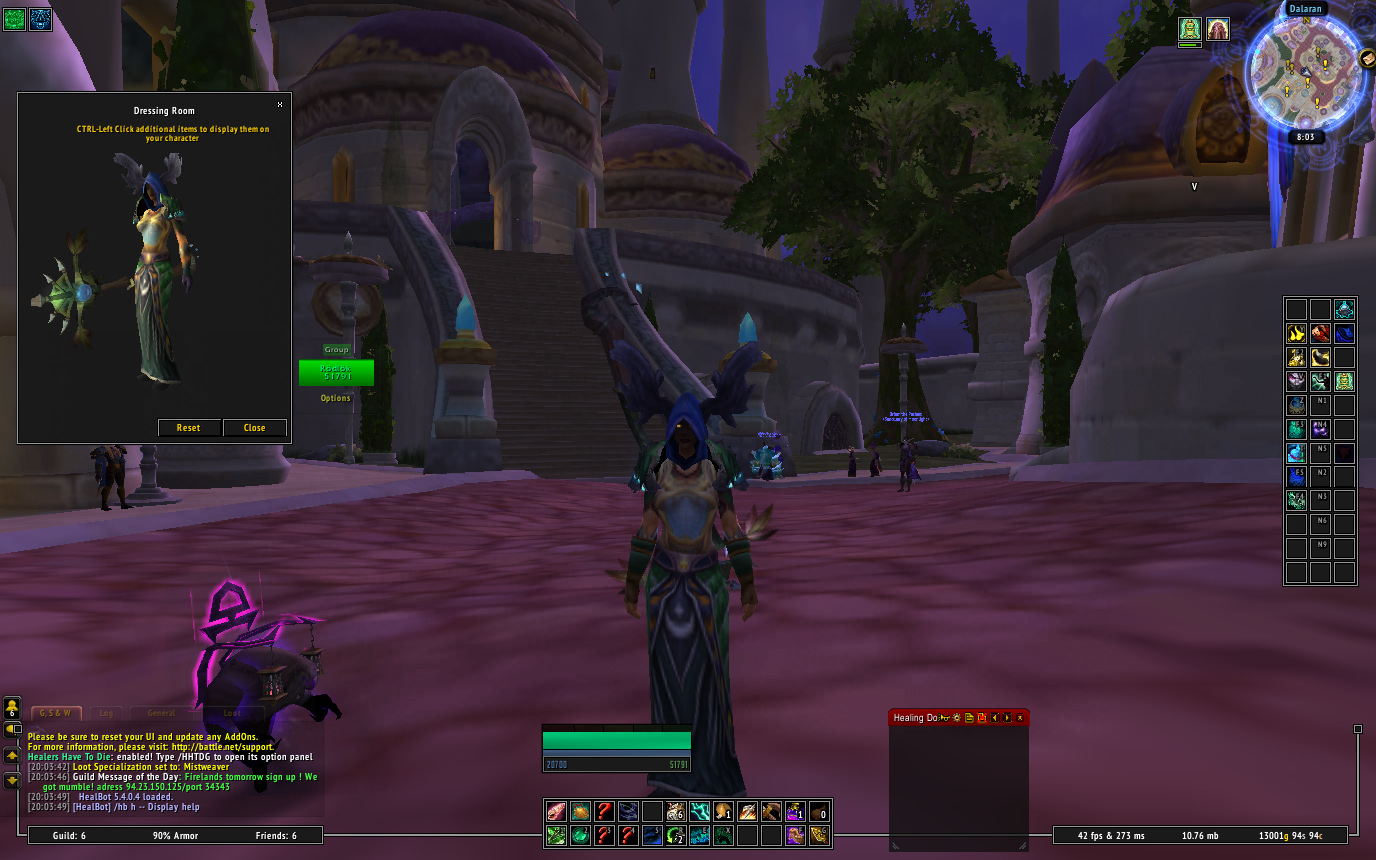Click the Dressing Room Close button
Image resolution: width=1376 pixels, height=860 pixels.
tap(255, 428)
